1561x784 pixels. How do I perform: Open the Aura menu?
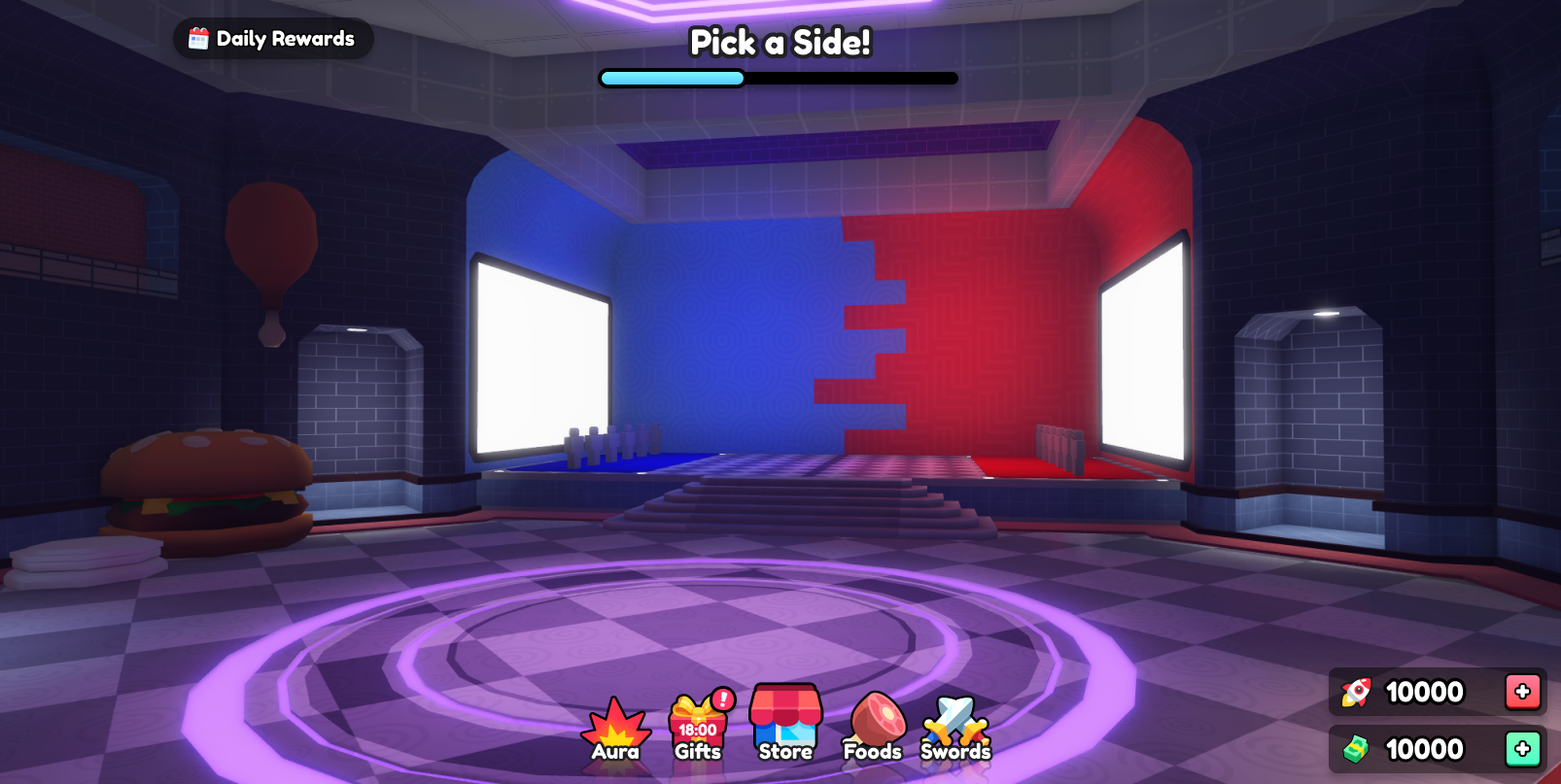tap(615, 730)
